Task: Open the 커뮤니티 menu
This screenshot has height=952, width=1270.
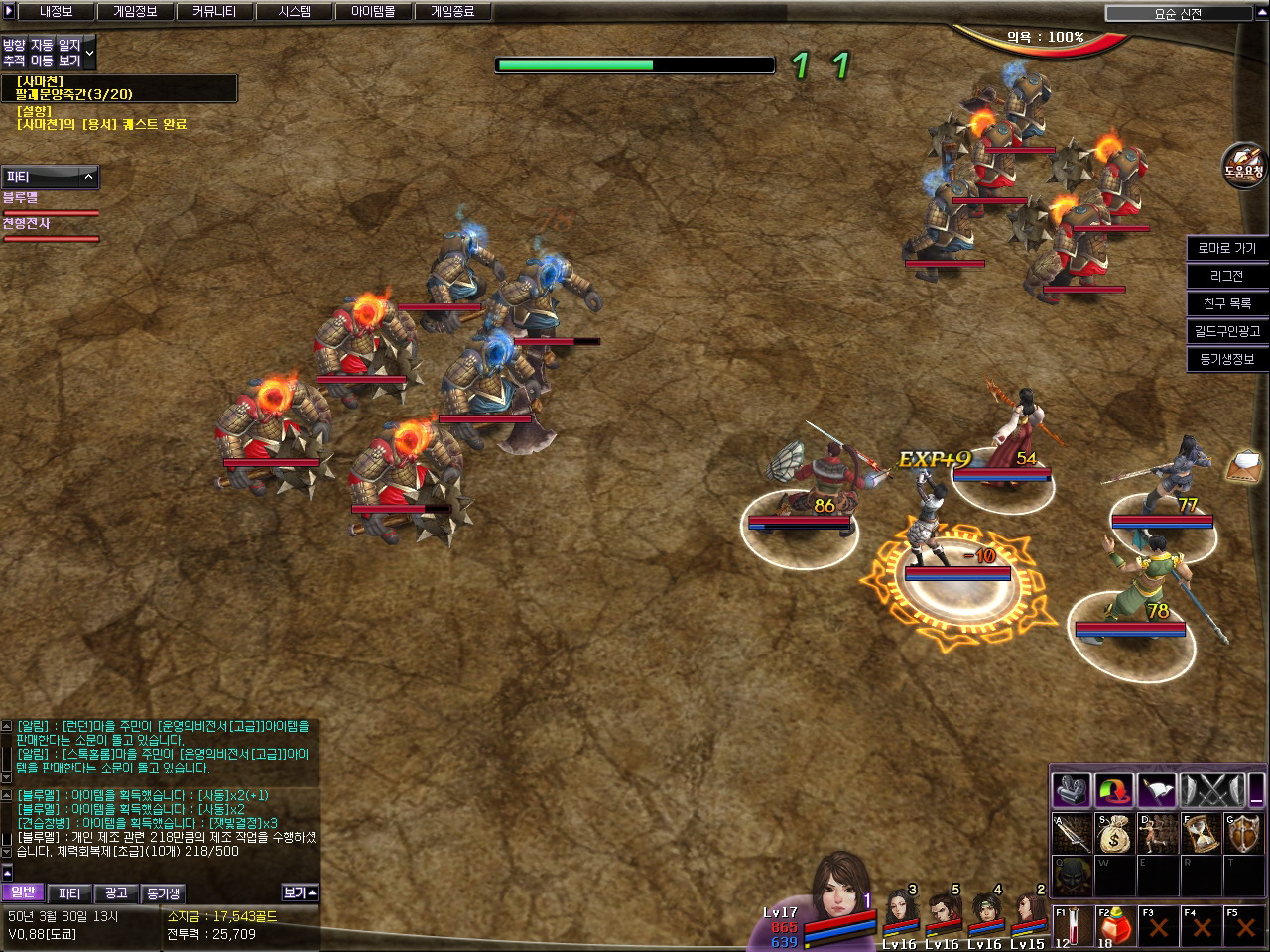Action: click(x=214, y=12)
